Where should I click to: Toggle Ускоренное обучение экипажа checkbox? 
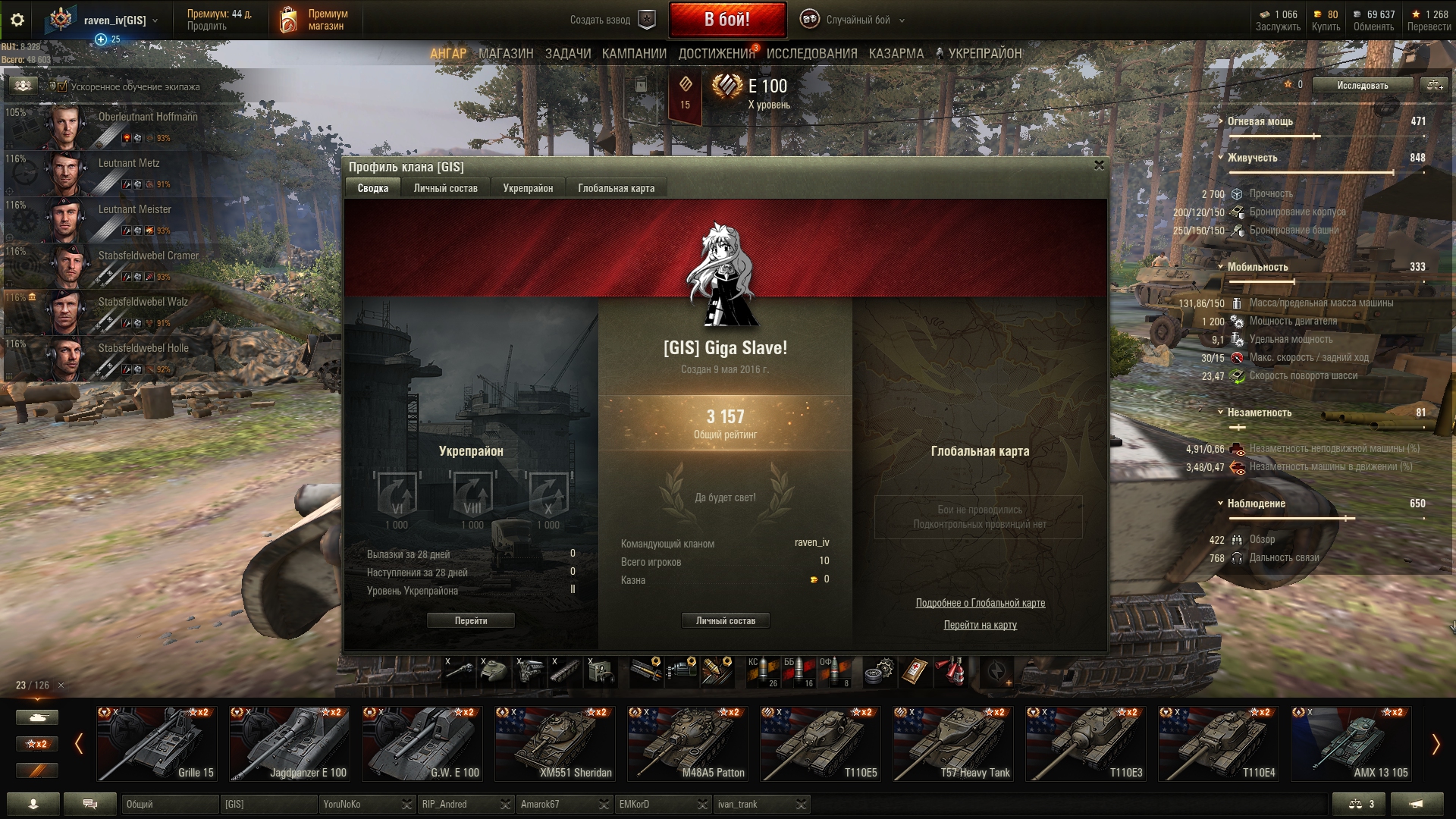click(x=63, y=86)
